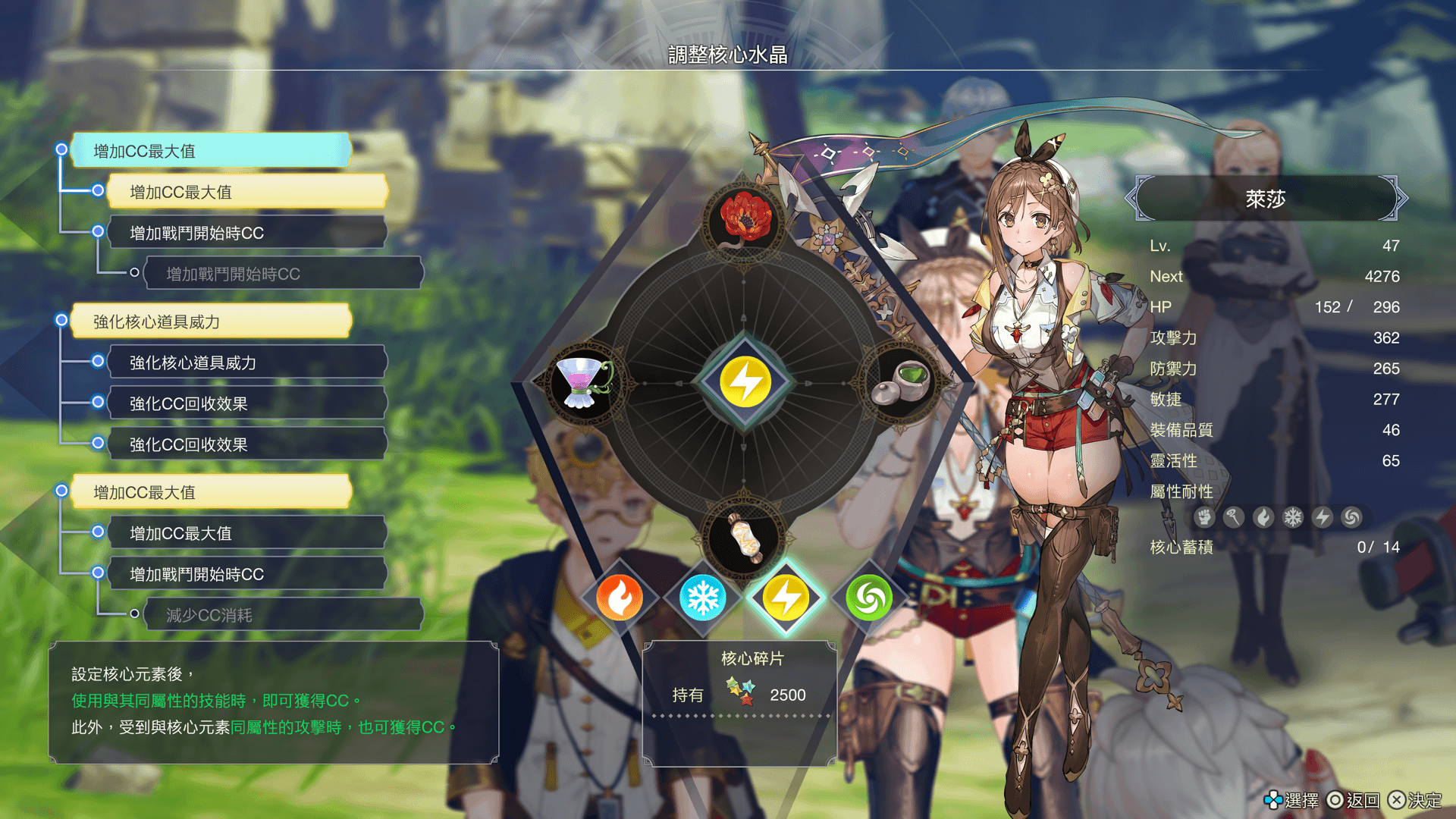Choose the greyed-out 減少CC消耗 node
1456x819 pixels.
tap(282, 615)
